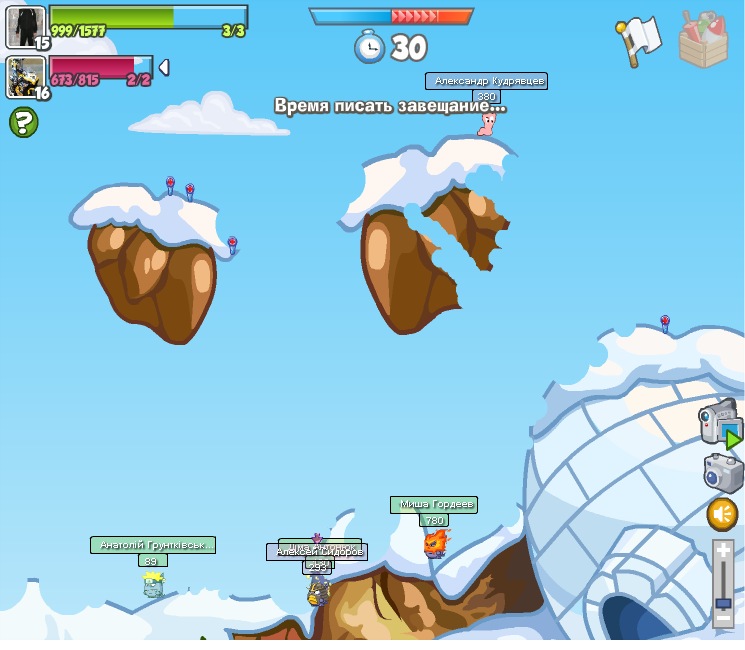
Task: Take a screenshot with the camera icon
Action: pos(722,472)
